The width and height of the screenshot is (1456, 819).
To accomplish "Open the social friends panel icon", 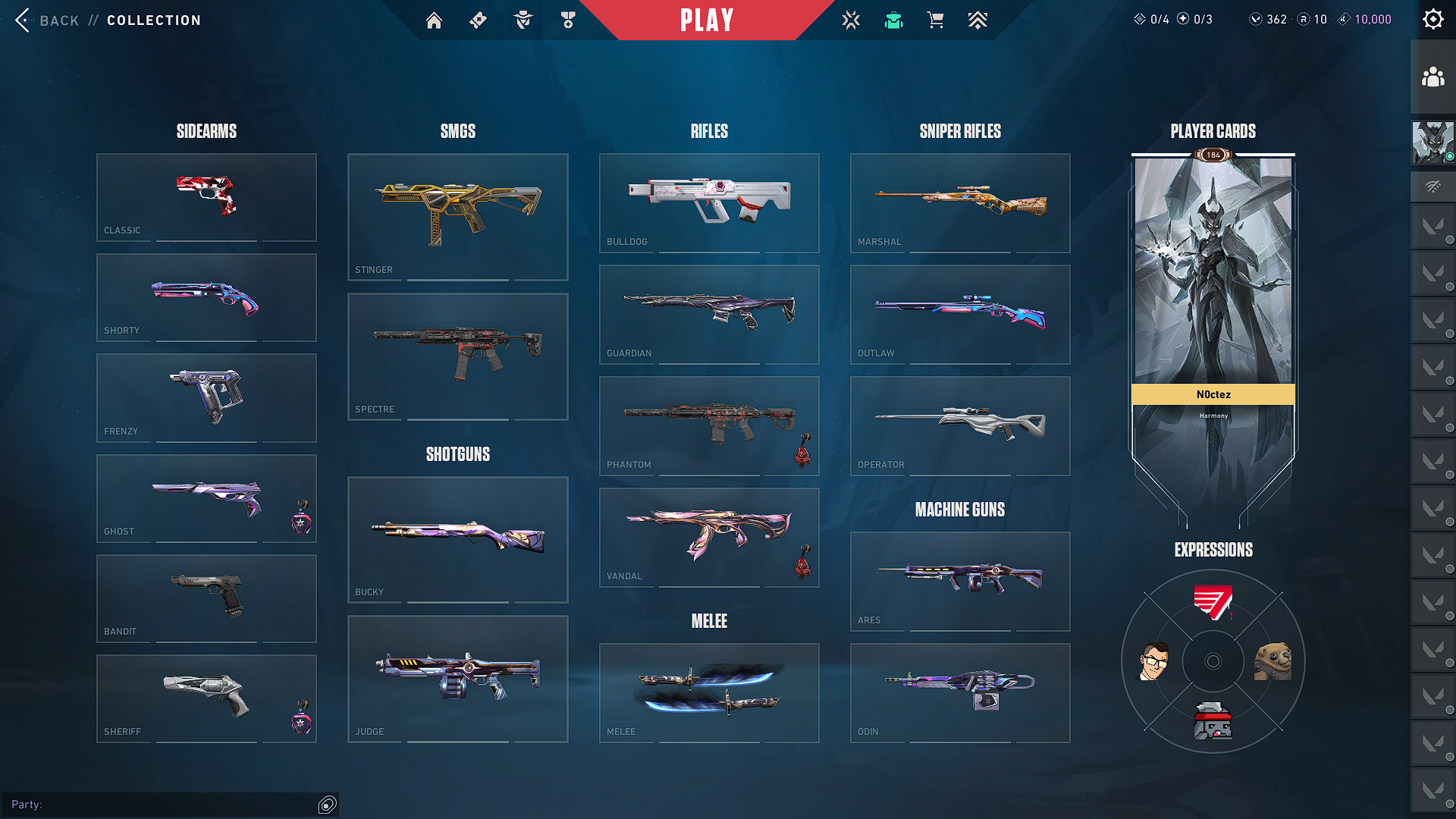I will click(1432, 77).
